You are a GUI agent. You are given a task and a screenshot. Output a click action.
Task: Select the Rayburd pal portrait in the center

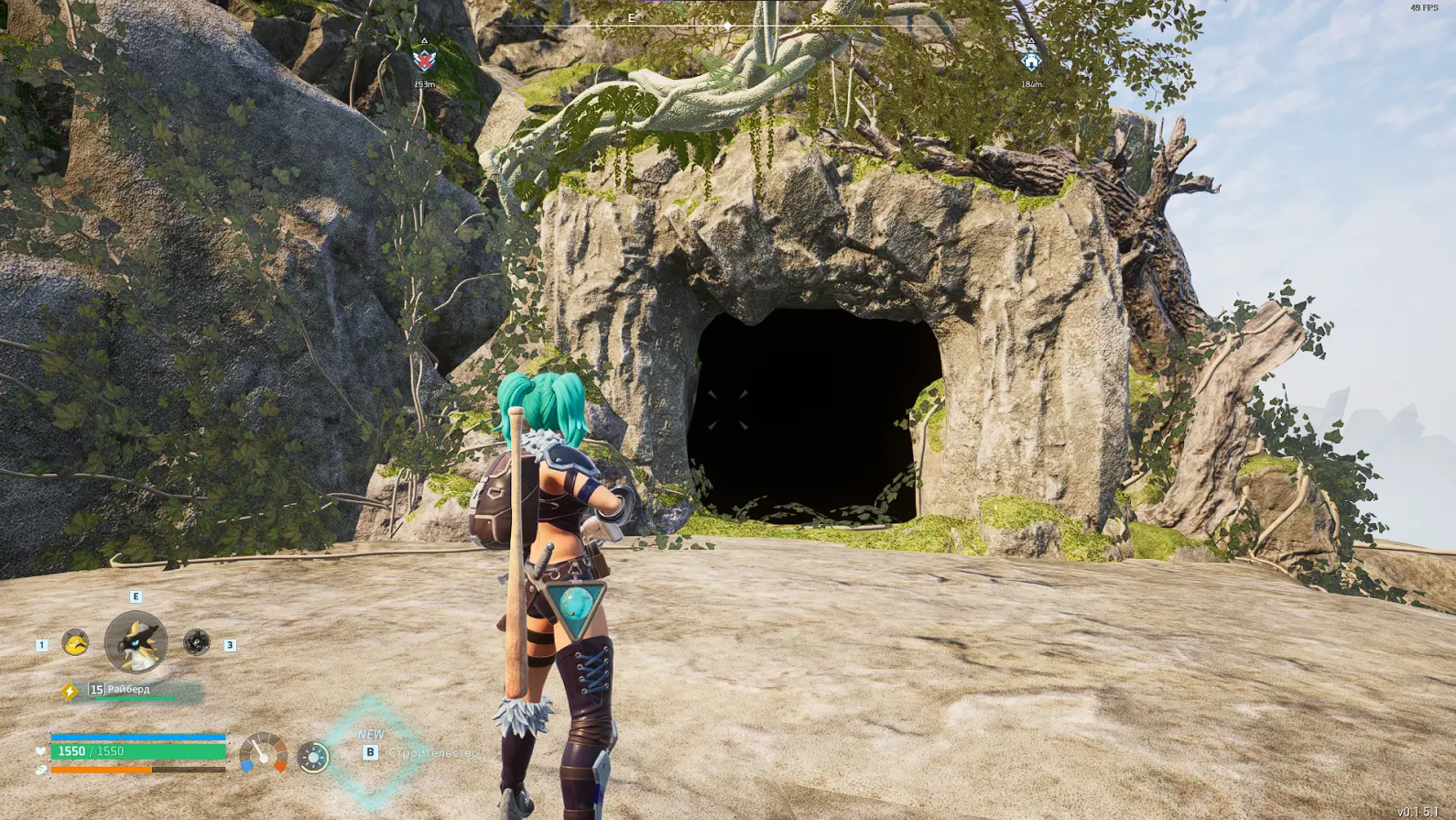point(136,641)
